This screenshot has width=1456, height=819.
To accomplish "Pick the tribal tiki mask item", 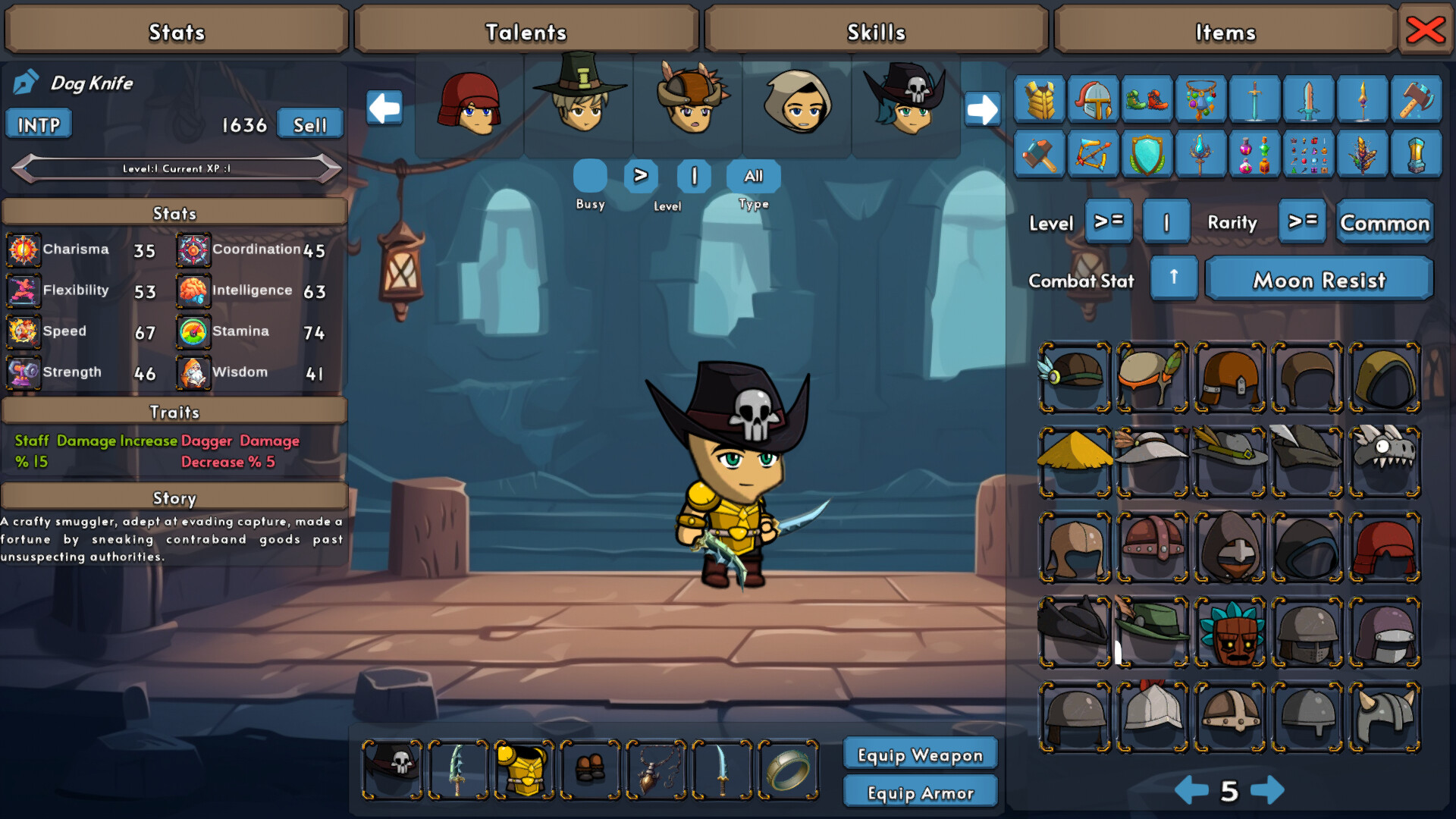I will tap(1229, 632).
